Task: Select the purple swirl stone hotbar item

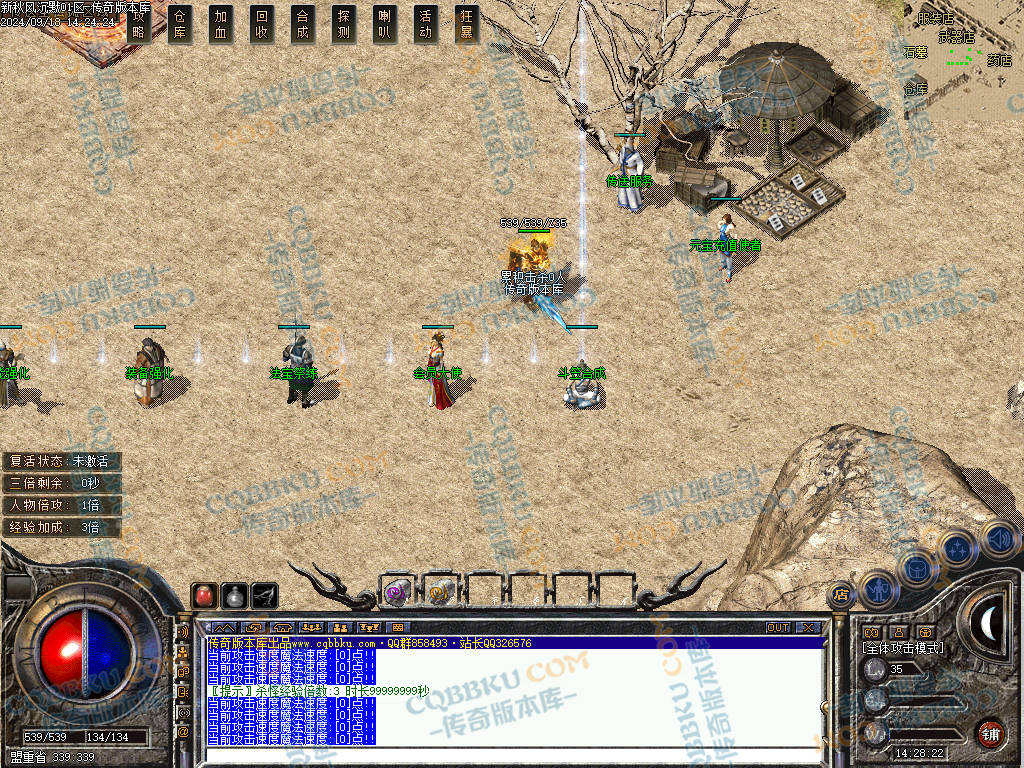Action: click(396, 592)
